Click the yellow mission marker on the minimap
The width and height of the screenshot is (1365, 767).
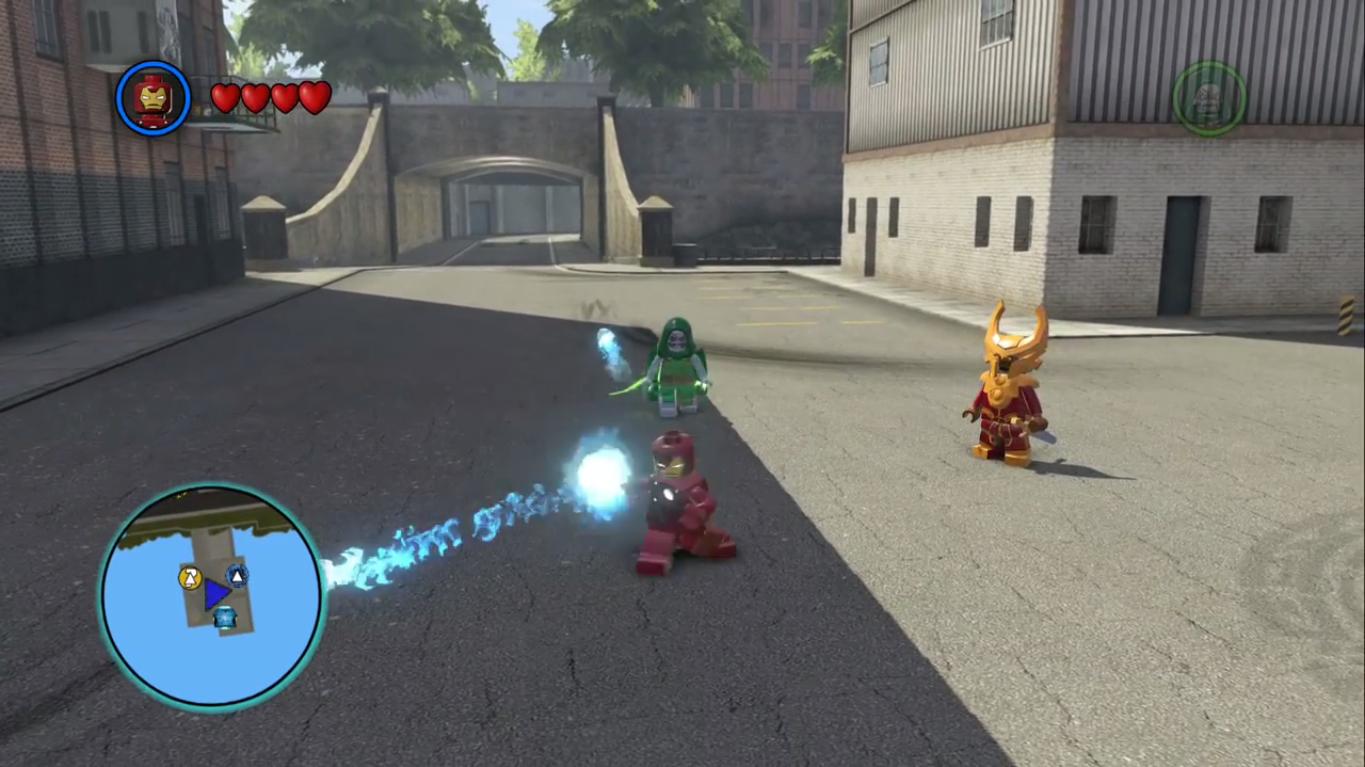[189, 578]
